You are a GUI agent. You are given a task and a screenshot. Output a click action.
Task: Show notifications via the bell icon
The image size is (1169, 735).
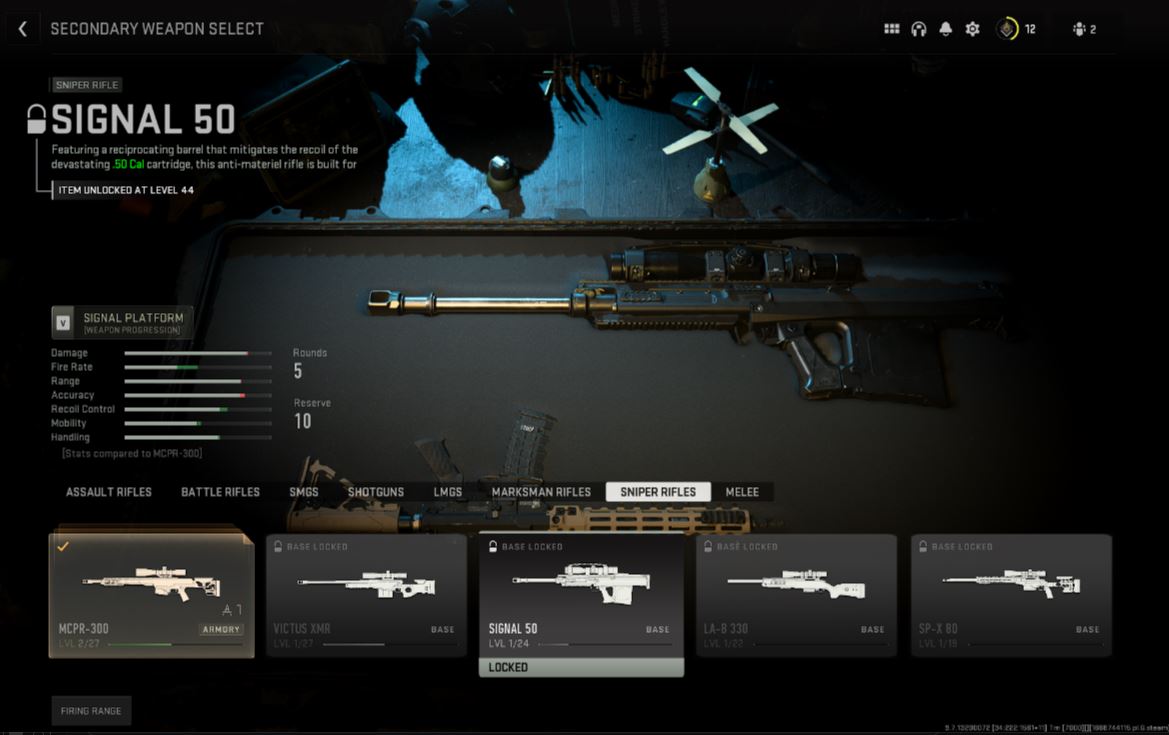[x=946, y=29]
